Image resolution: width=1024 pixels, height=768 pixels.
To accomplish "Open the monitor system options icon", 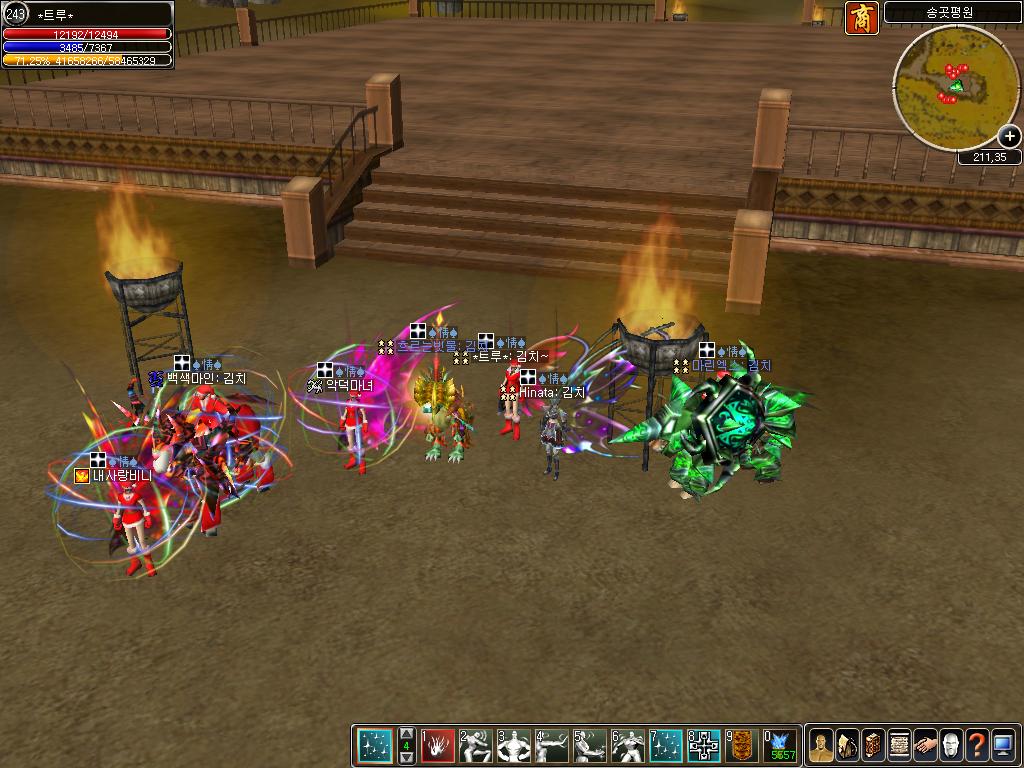I will click(1003, 746).
